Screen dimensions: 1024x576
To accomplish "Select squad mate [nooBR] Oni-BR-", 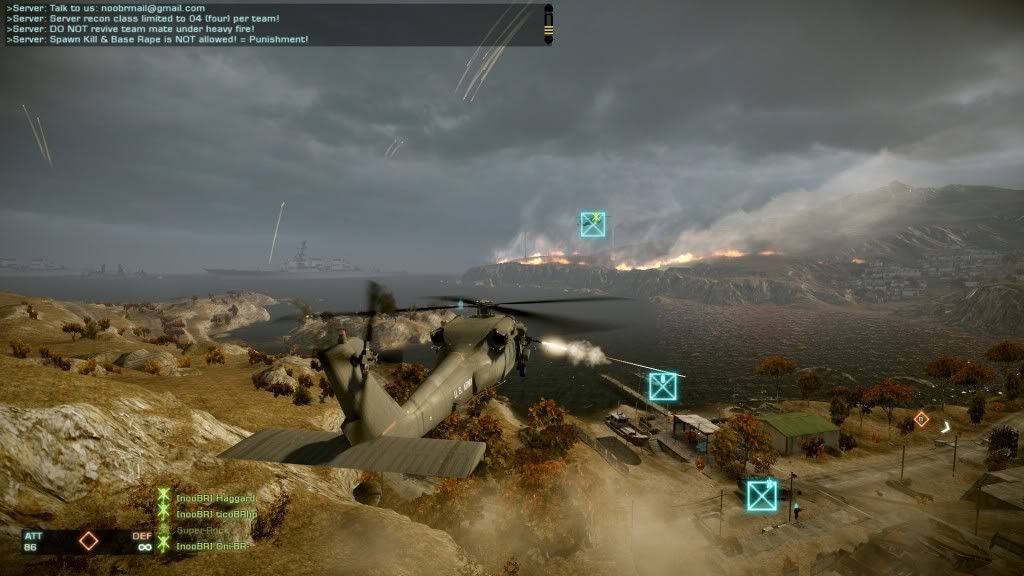I will click(x=212, y=546).
